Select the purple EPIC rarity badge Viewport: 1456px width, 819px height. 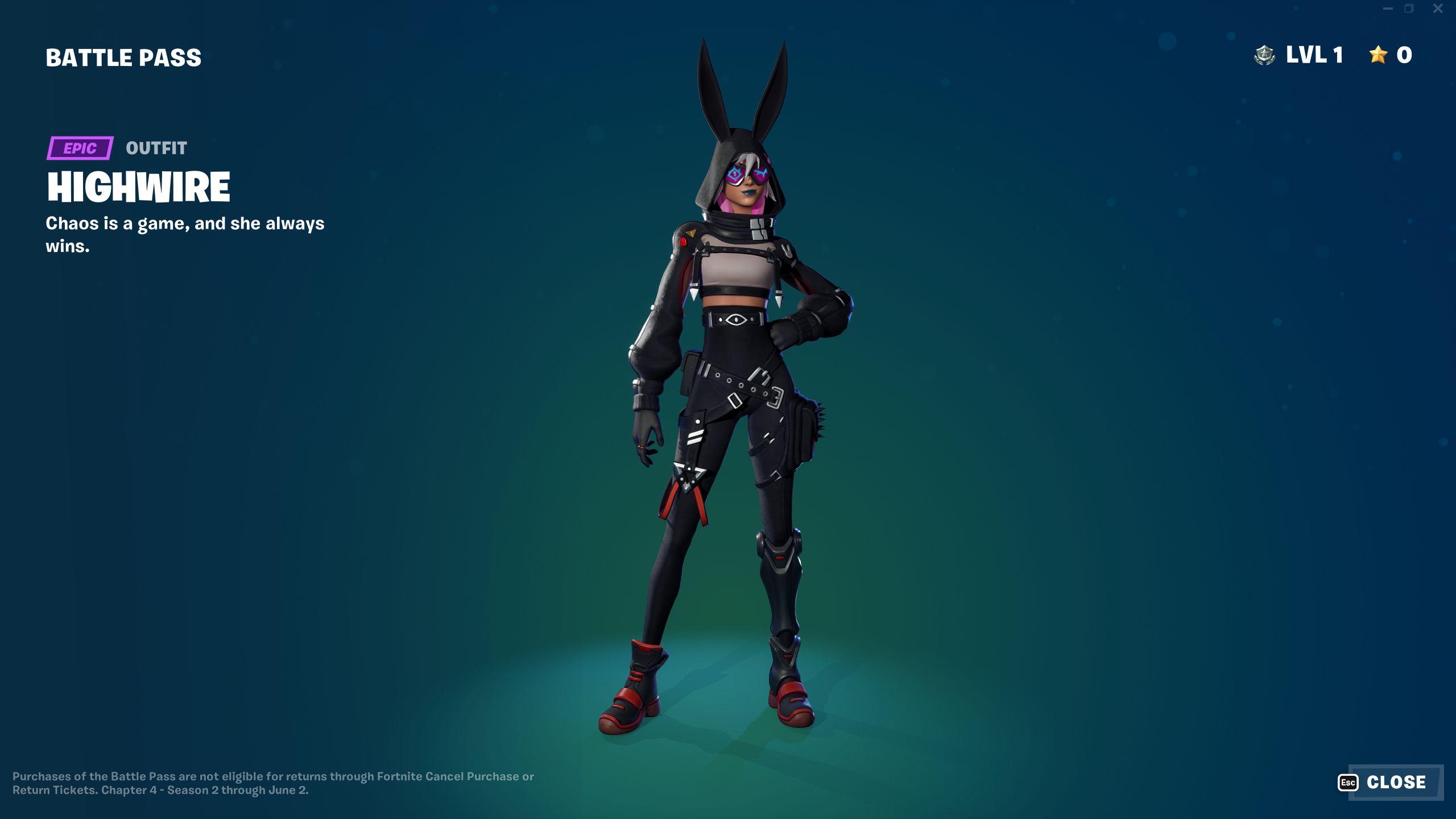coord(80,149)
